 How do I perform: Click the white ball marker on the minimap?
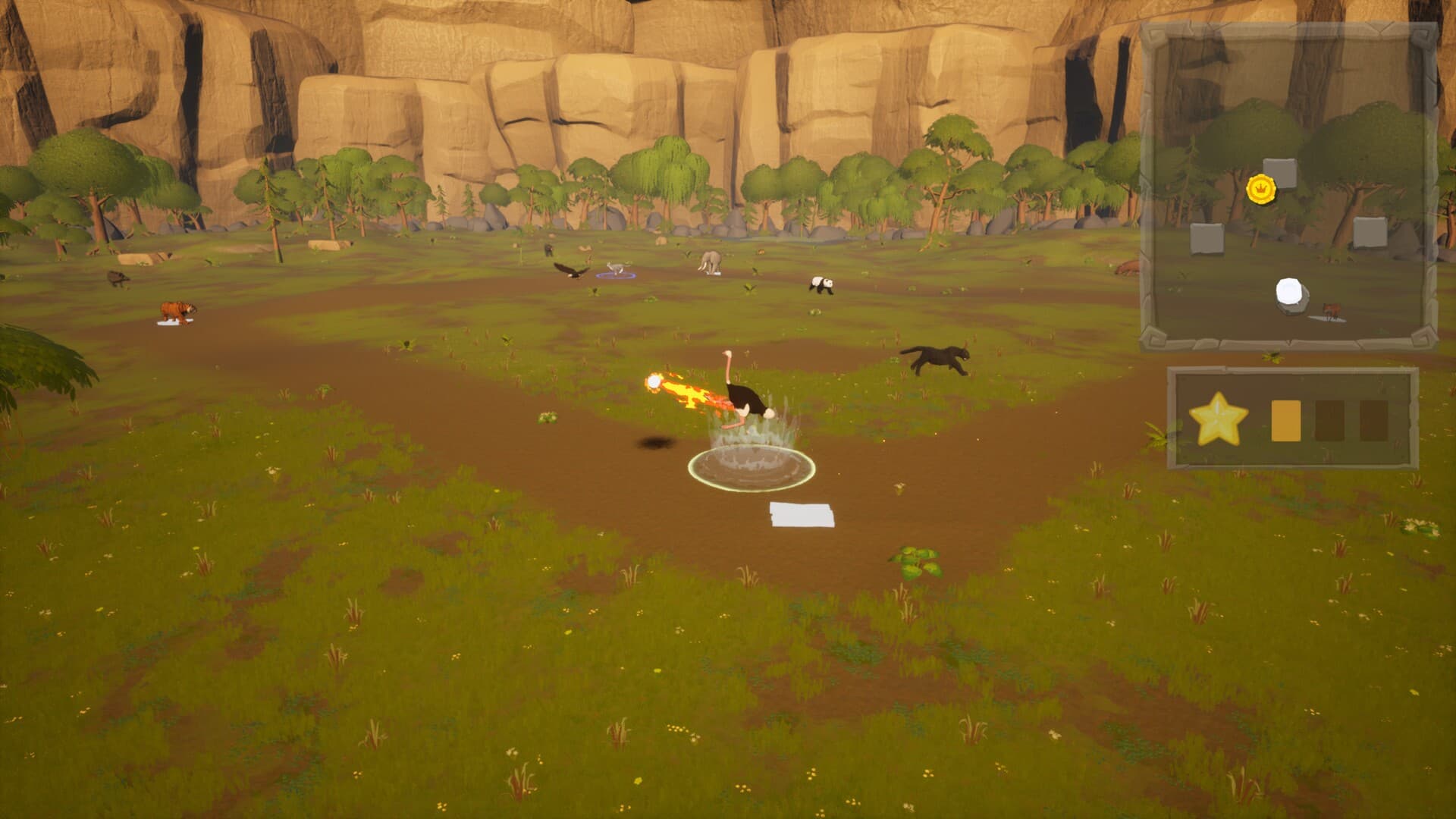1290,293
